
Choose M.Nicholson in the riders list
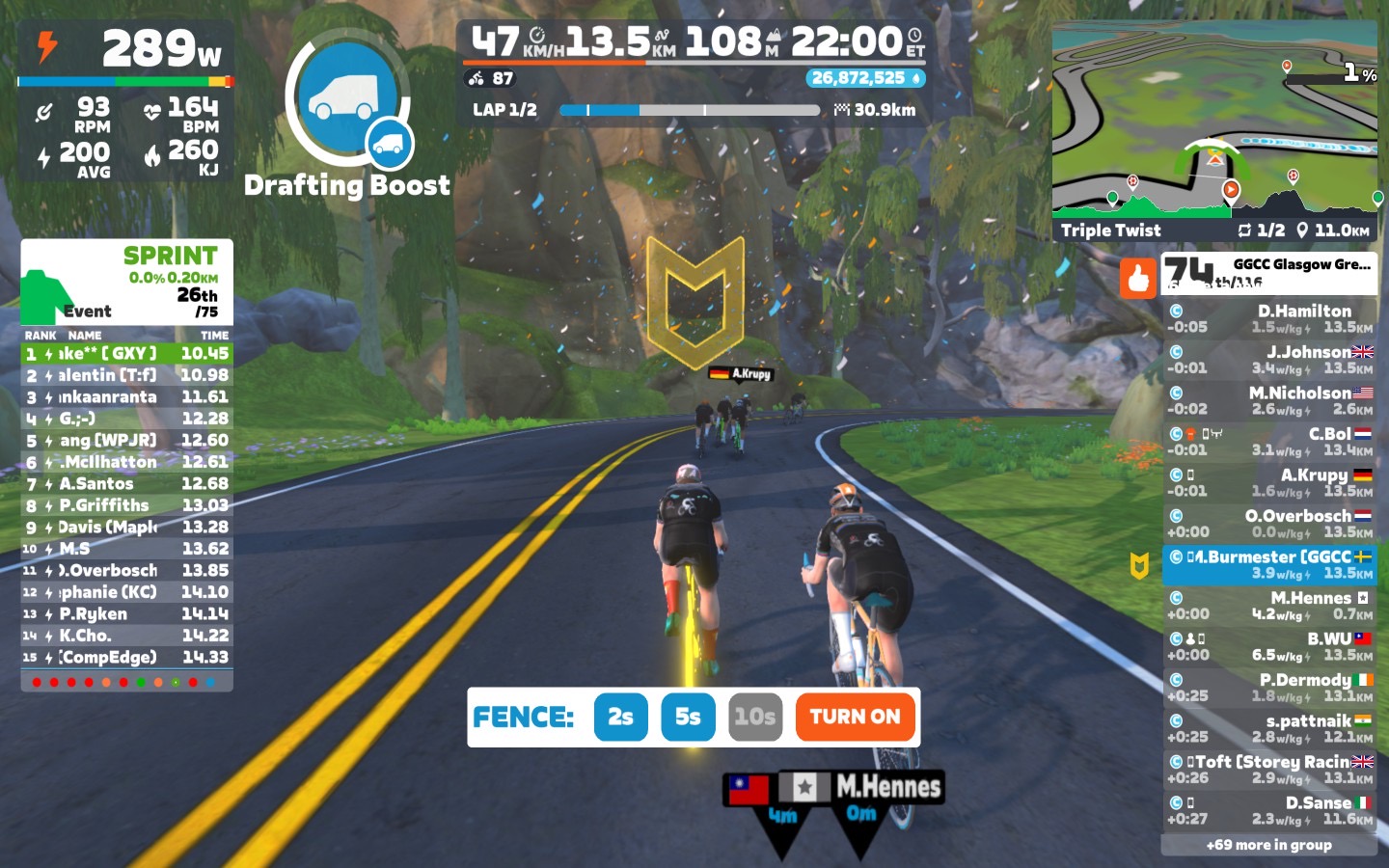coord(1269,400)
